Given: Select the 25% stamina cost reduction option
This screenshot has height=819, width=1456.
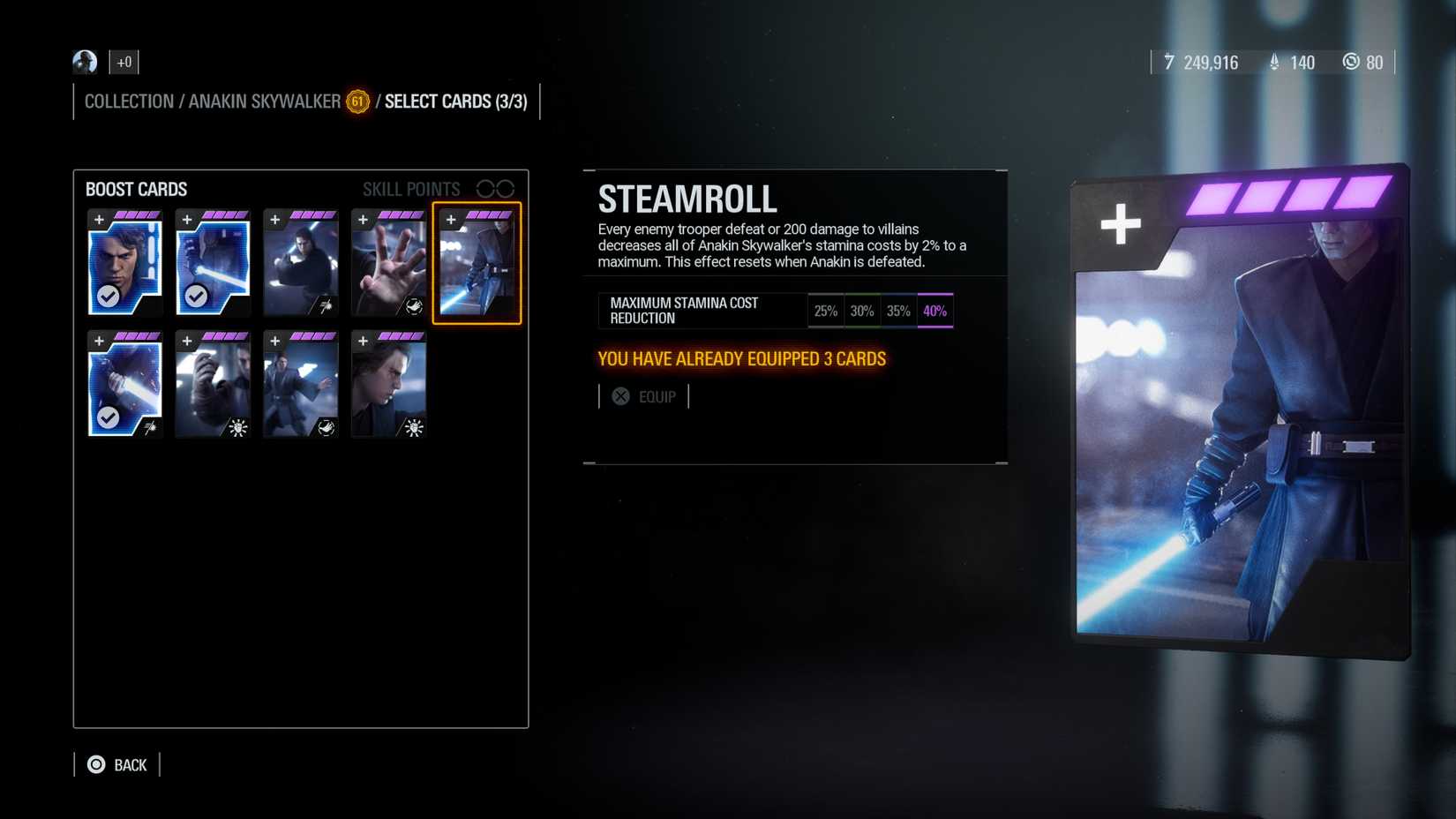Looking at the screenshot, I should click(x=826, y=310).
